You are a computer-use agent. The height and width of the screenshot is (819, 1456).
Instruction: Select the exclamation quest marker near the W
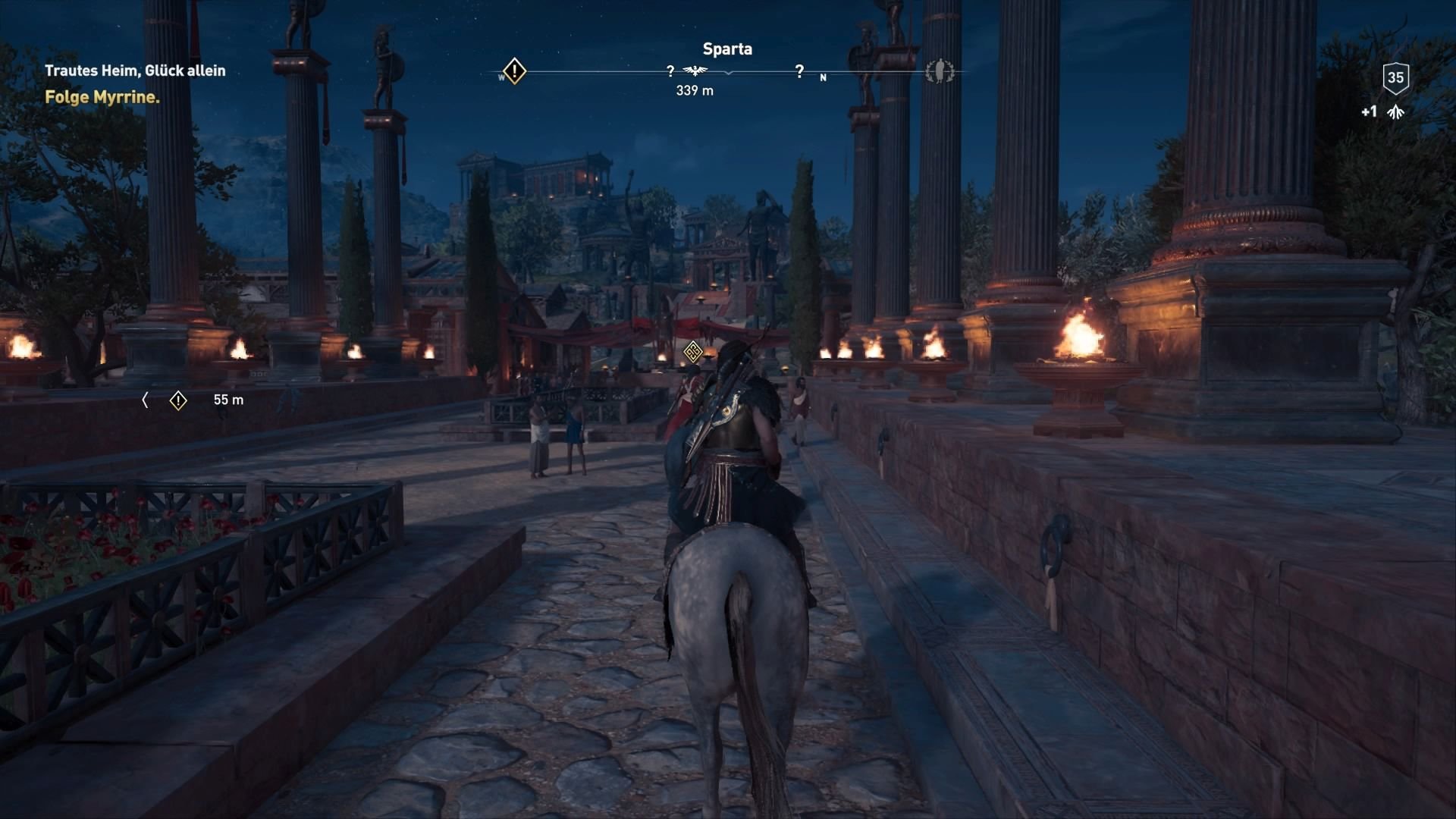[x=514, y=70]
